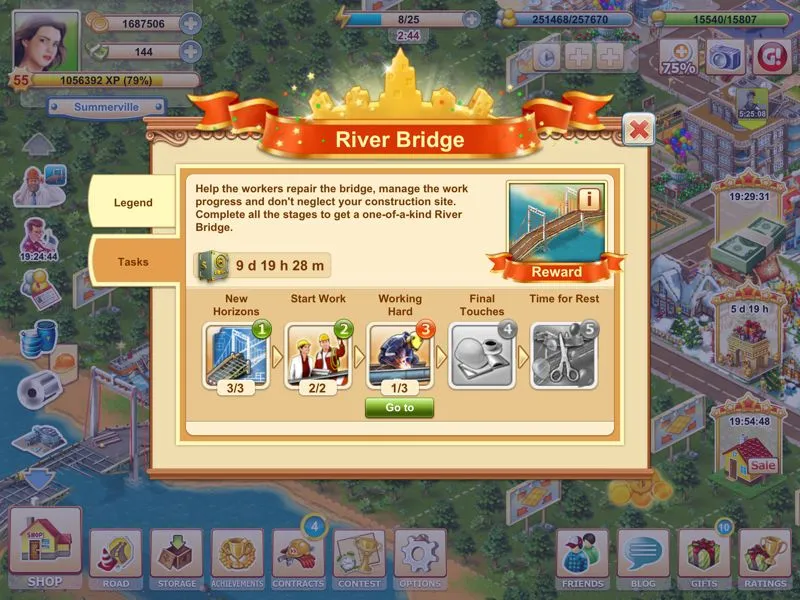Close the River Bridge dialog
This screenshot has height=600, width=800.
pyautogui.click(x=638, y=129)
